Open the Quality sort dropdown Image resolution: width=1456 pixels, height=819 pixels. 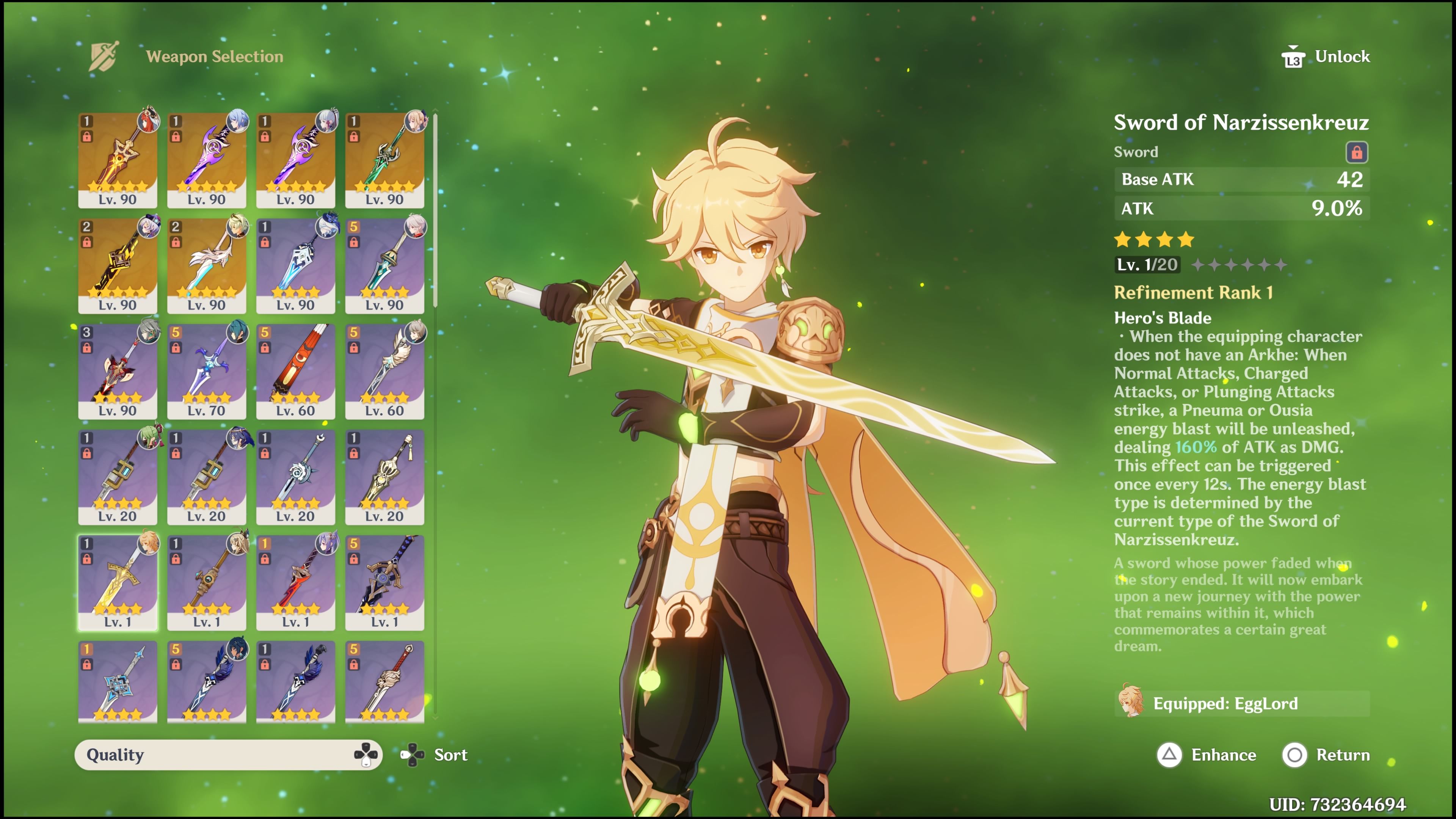click(x=228, y=755)
